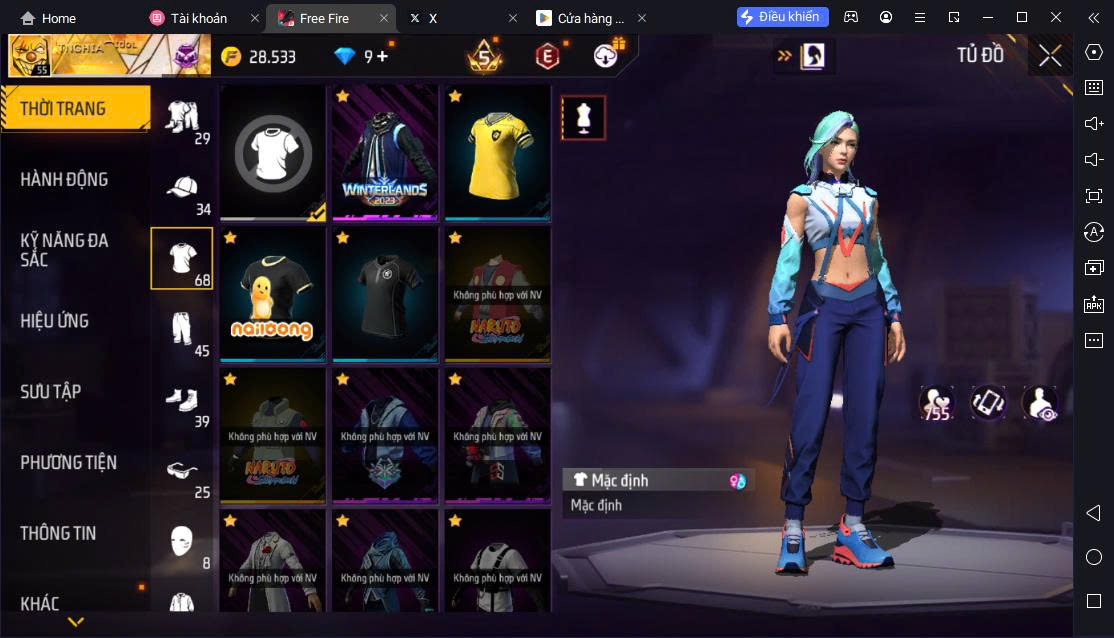Open the Phương Tiện section
Screen dimensions: 1114x638
click(x=68, y=463)
